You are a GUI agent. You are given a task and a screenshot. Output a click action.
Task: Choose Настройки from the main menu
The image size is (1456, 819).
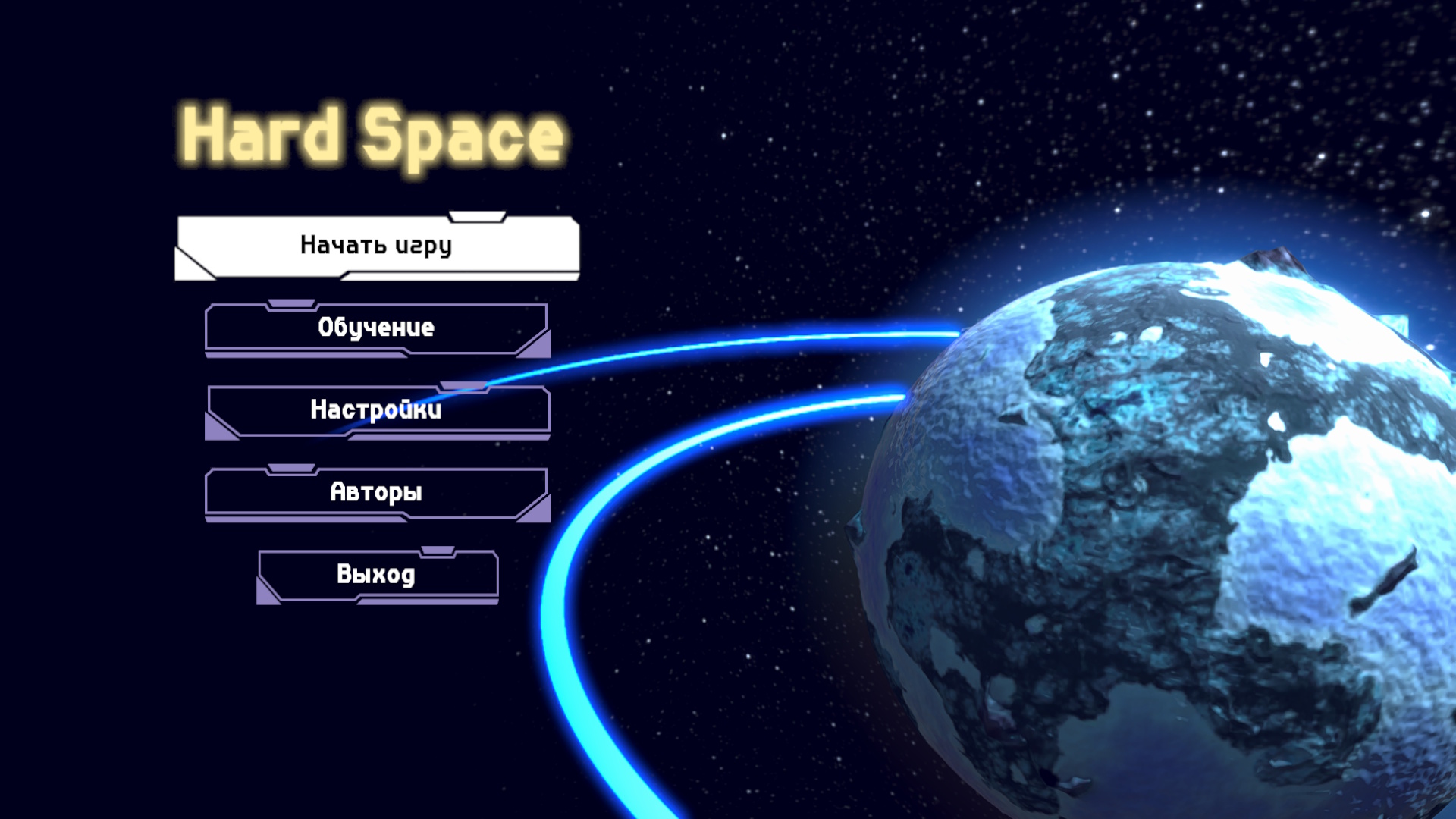[377, 411]
